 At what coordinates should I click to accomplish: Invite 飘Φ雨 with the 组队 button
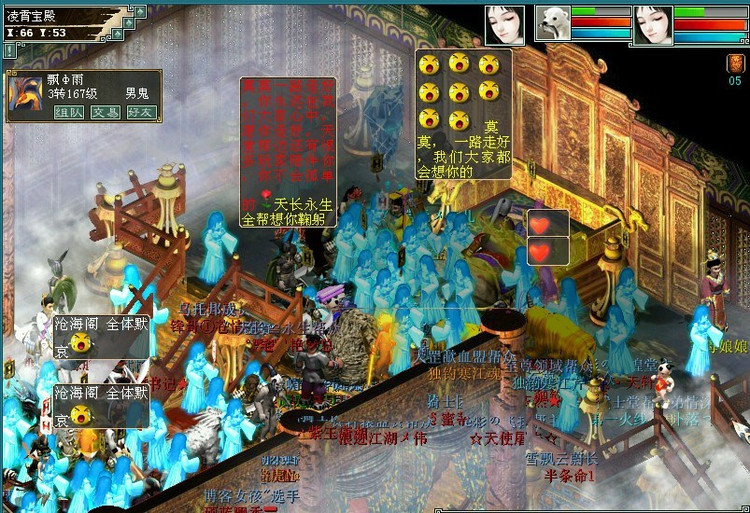point(69,113)
